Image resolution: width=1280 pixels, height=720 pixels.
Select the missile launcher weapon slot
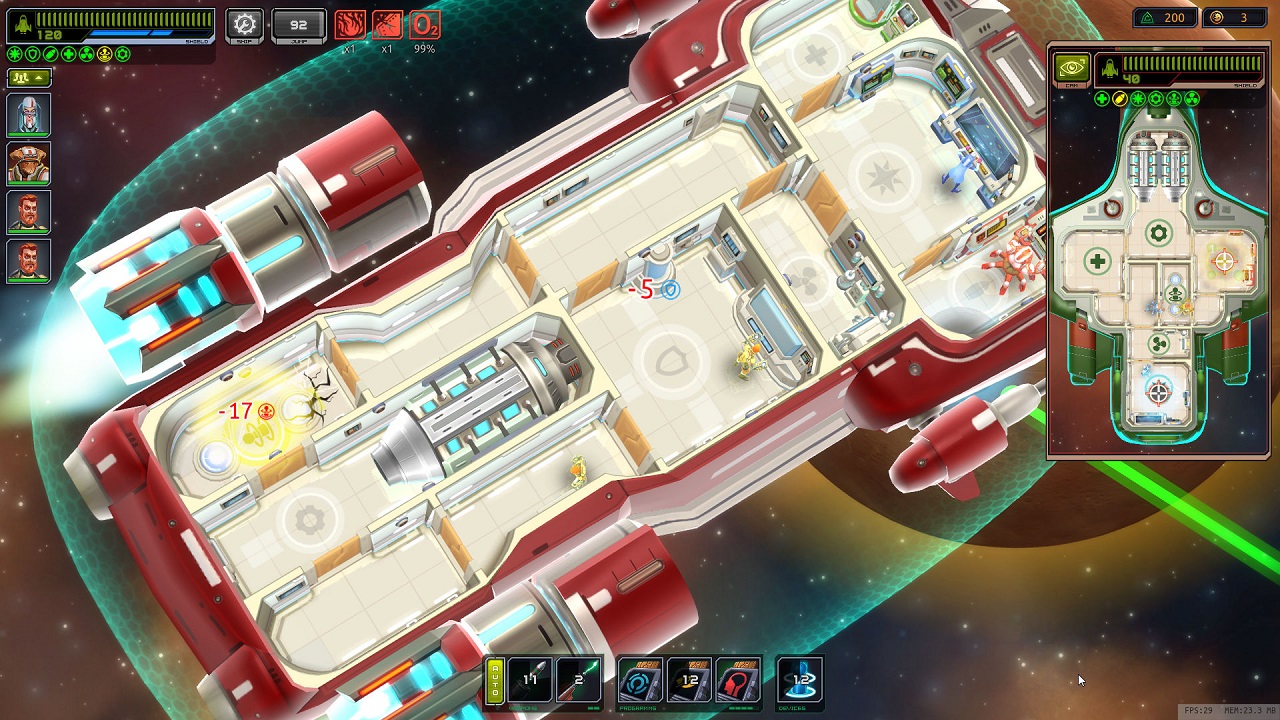(530, 680)
